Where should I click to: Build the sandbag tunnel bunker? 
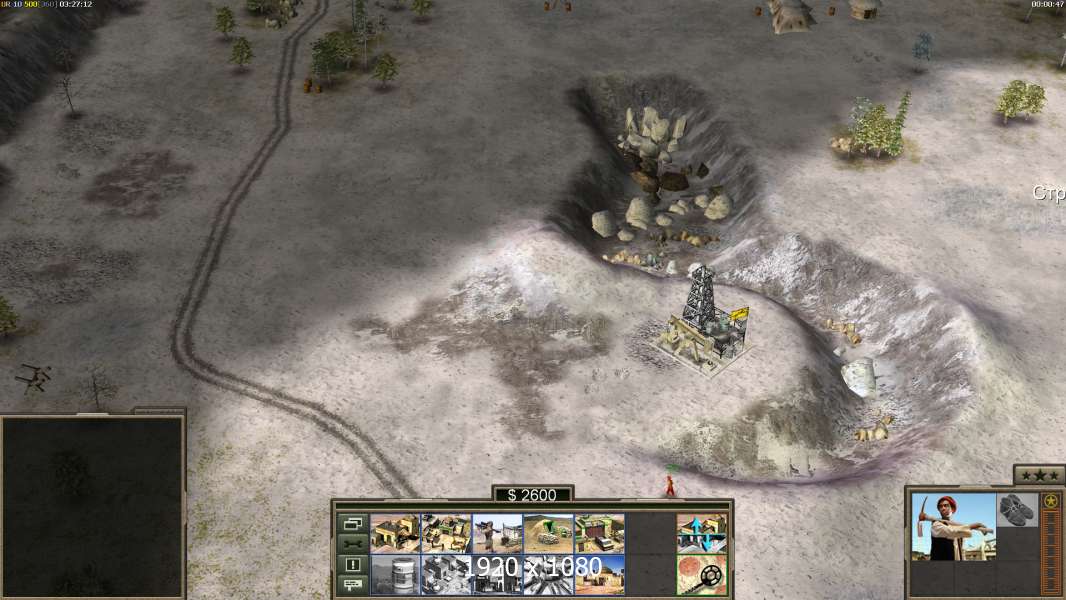coord(548,534)
